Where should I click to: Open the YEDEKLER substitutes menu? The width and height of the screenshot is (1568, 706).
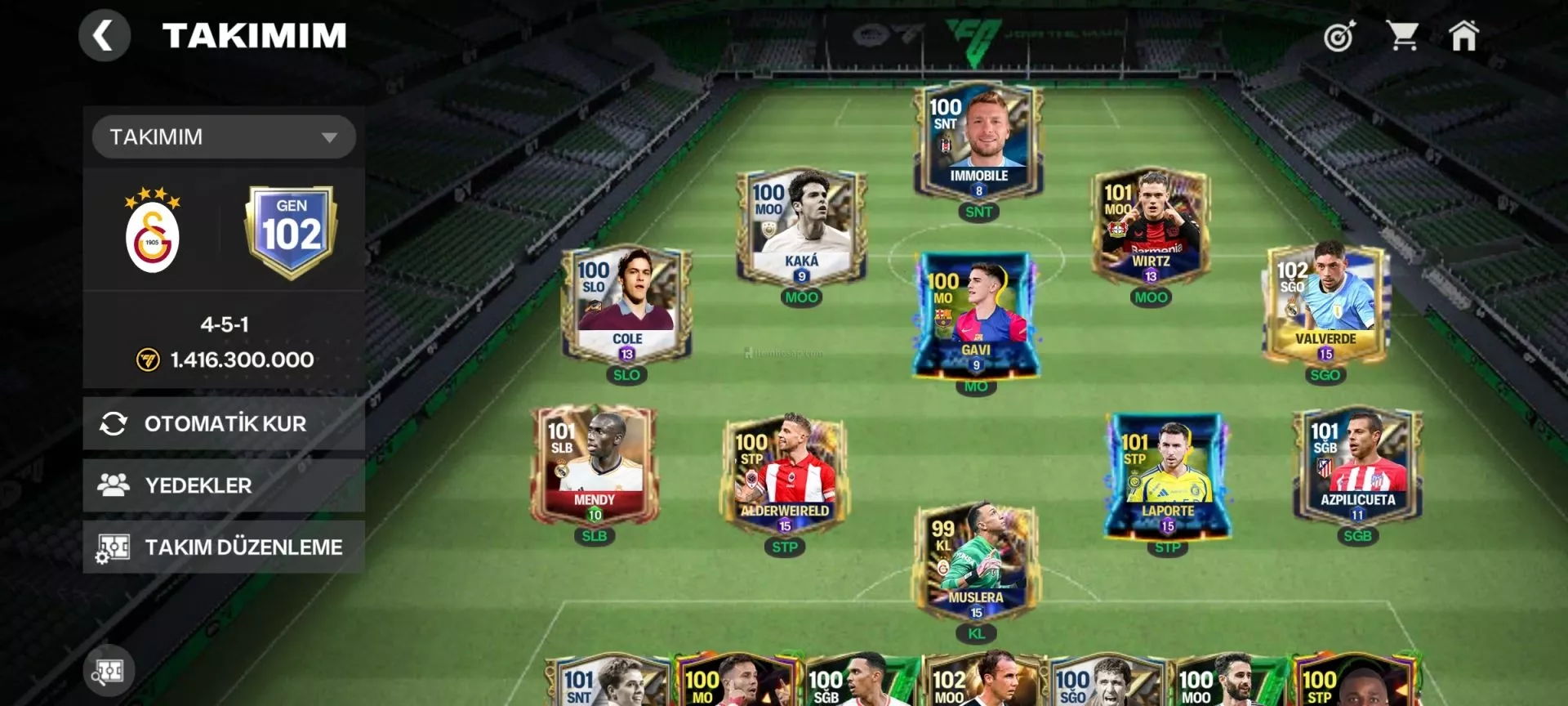224,485
